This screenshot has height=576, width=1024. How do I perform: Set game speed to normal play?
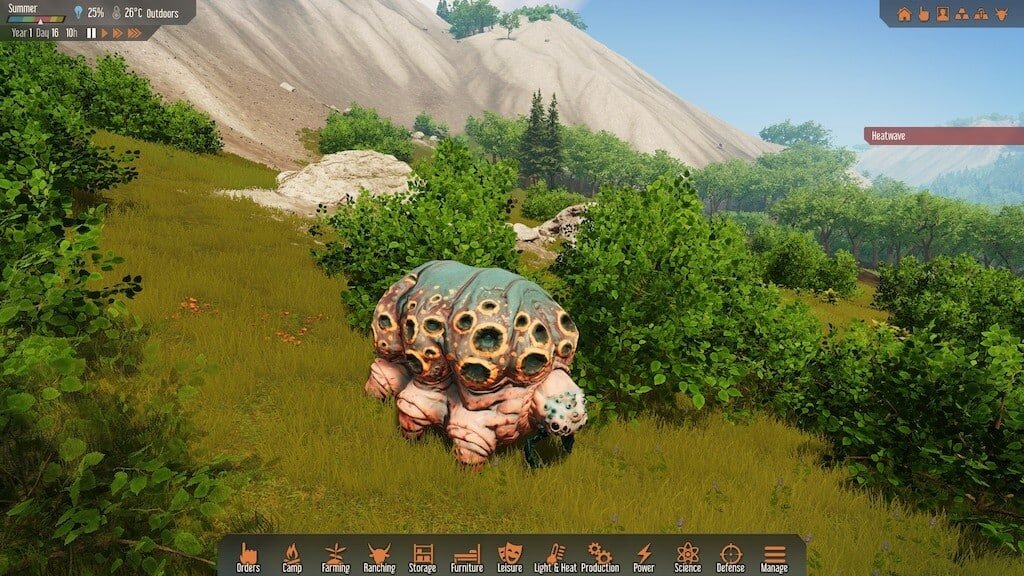(104, 33)
